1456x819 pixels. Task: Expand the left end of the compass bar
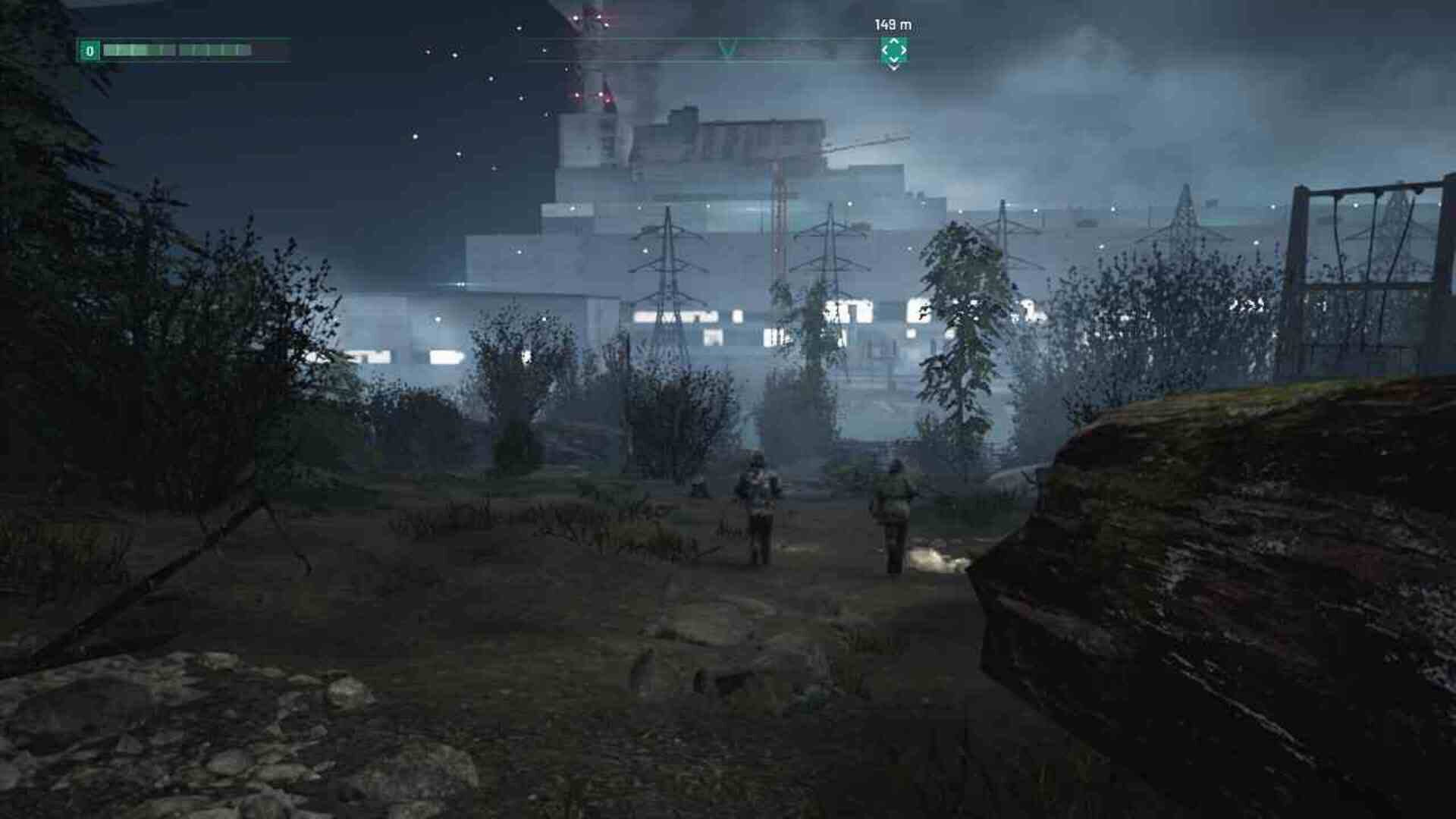tap(531, 39)
